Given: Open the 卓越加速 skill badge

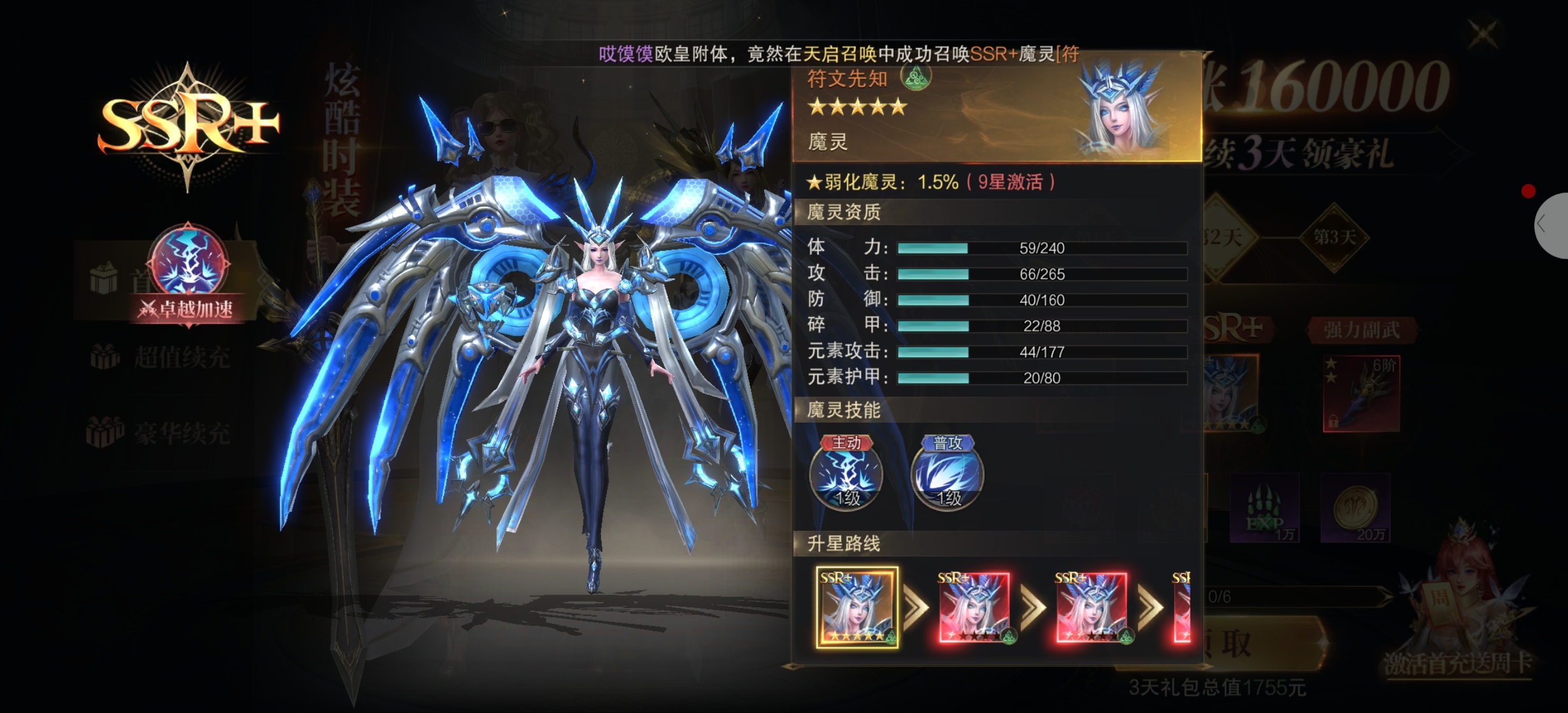Looking at the screenshot, I should tap(190, 275).
